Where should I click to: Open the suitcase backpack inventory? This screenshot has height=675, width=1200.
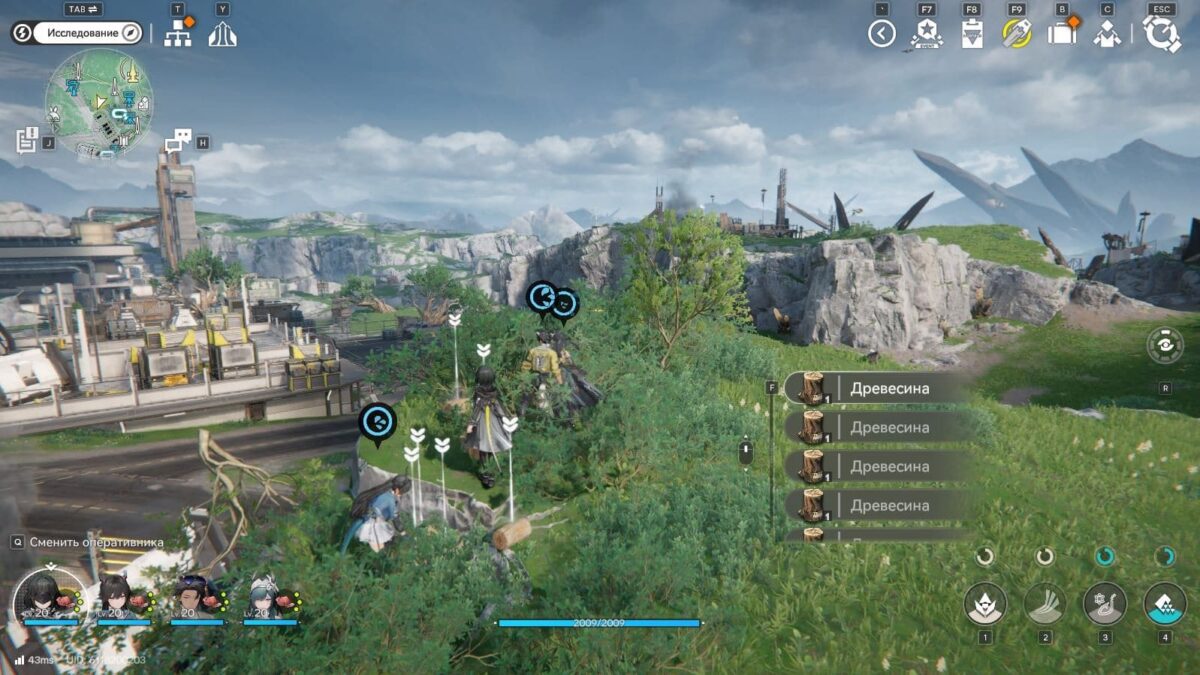1061,34
